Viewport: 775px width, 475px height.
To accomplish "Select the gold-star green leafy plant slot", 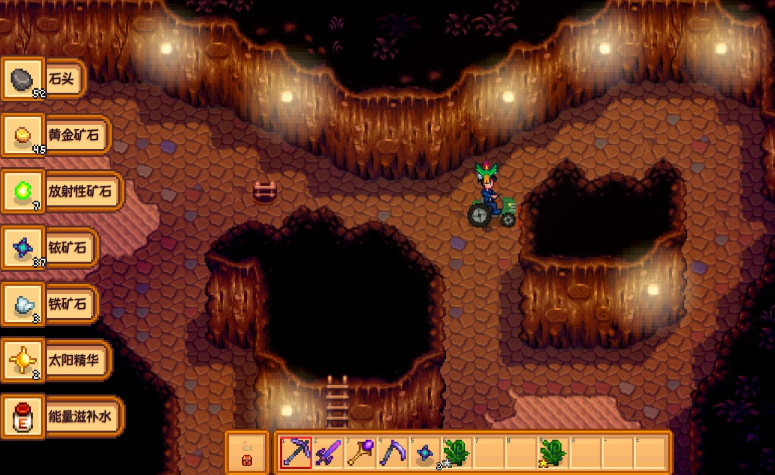I will (x=552, y=452).
